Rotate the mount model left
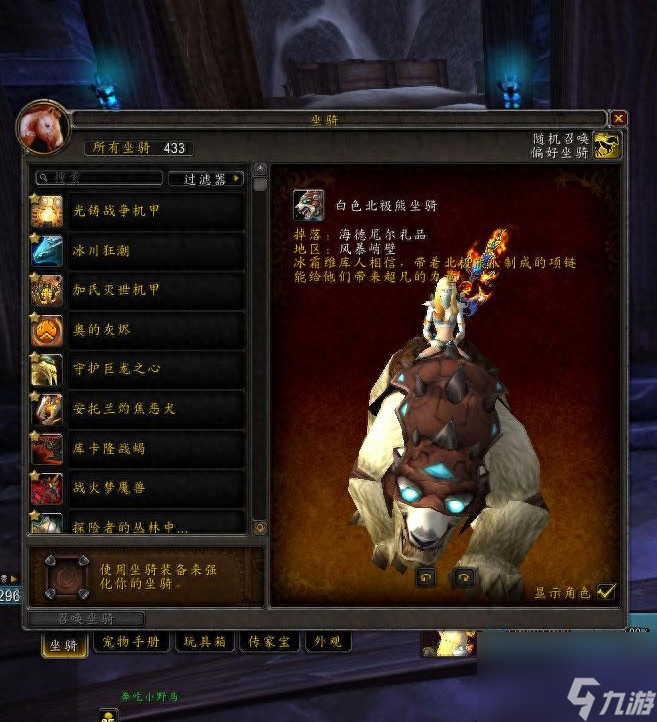Viewport: 657px width, 722px height. (427, 577)
